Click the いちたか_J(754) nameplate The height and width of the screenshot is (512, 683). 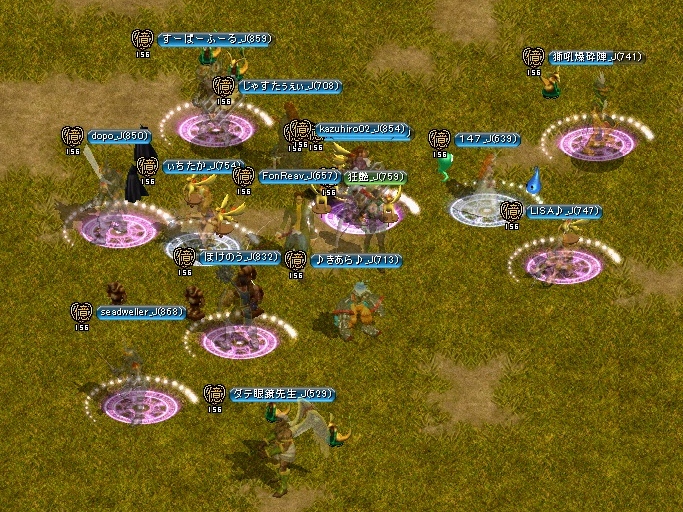tap(203, 166)
